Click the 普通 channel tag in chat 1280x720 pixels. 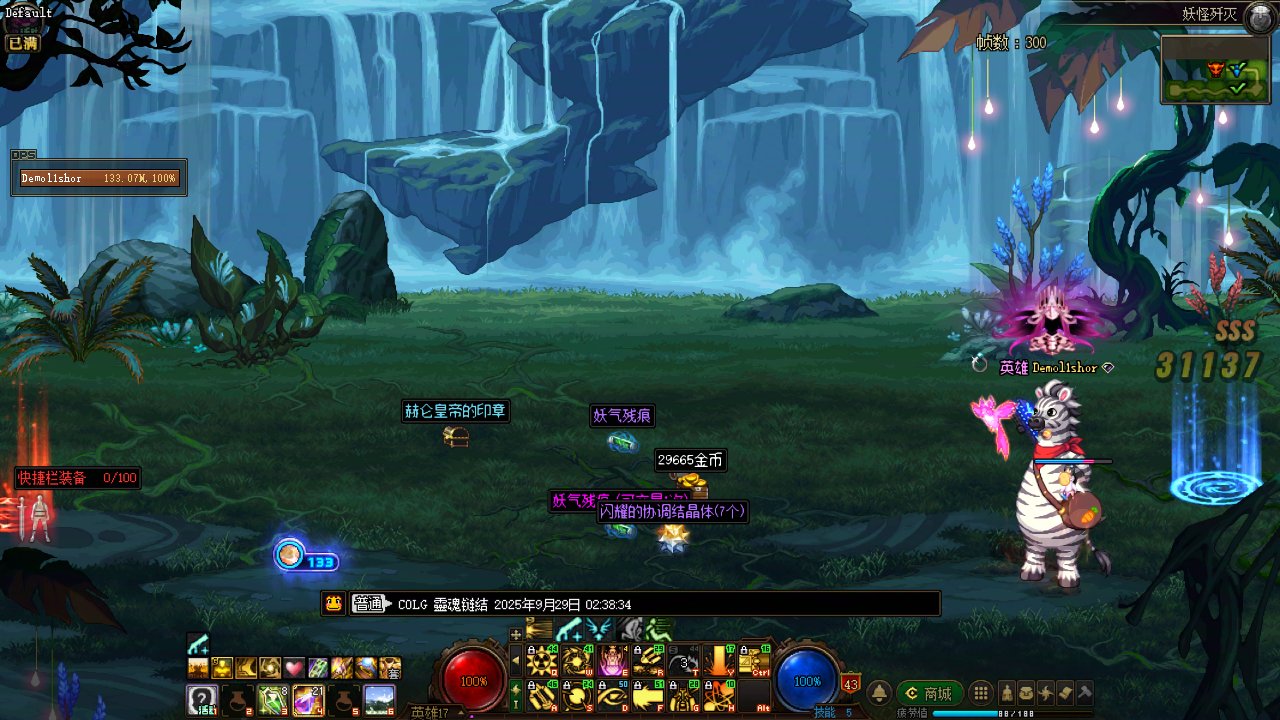[x=368, y=604]
